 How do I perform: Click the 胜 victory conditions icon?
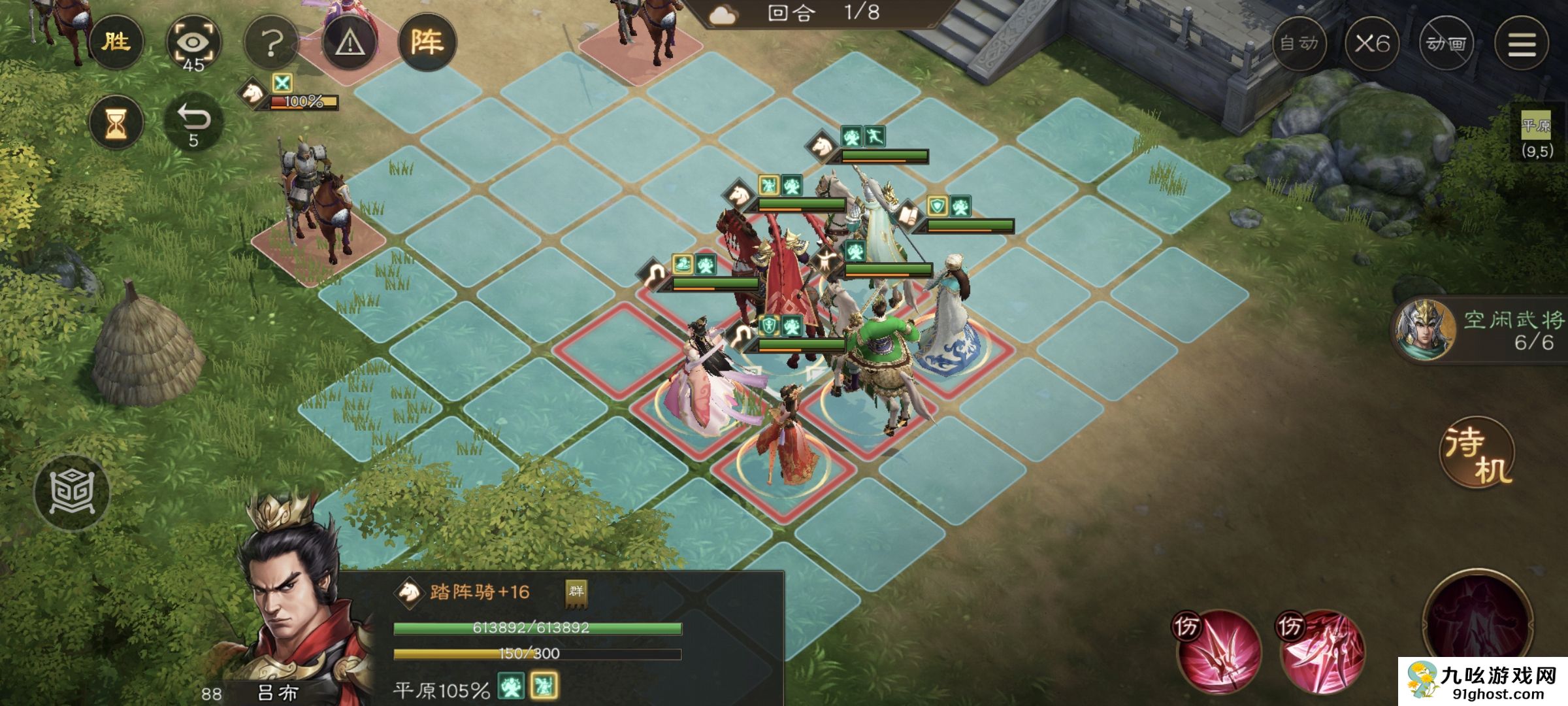pyautogui.click(x=117, y=41)
